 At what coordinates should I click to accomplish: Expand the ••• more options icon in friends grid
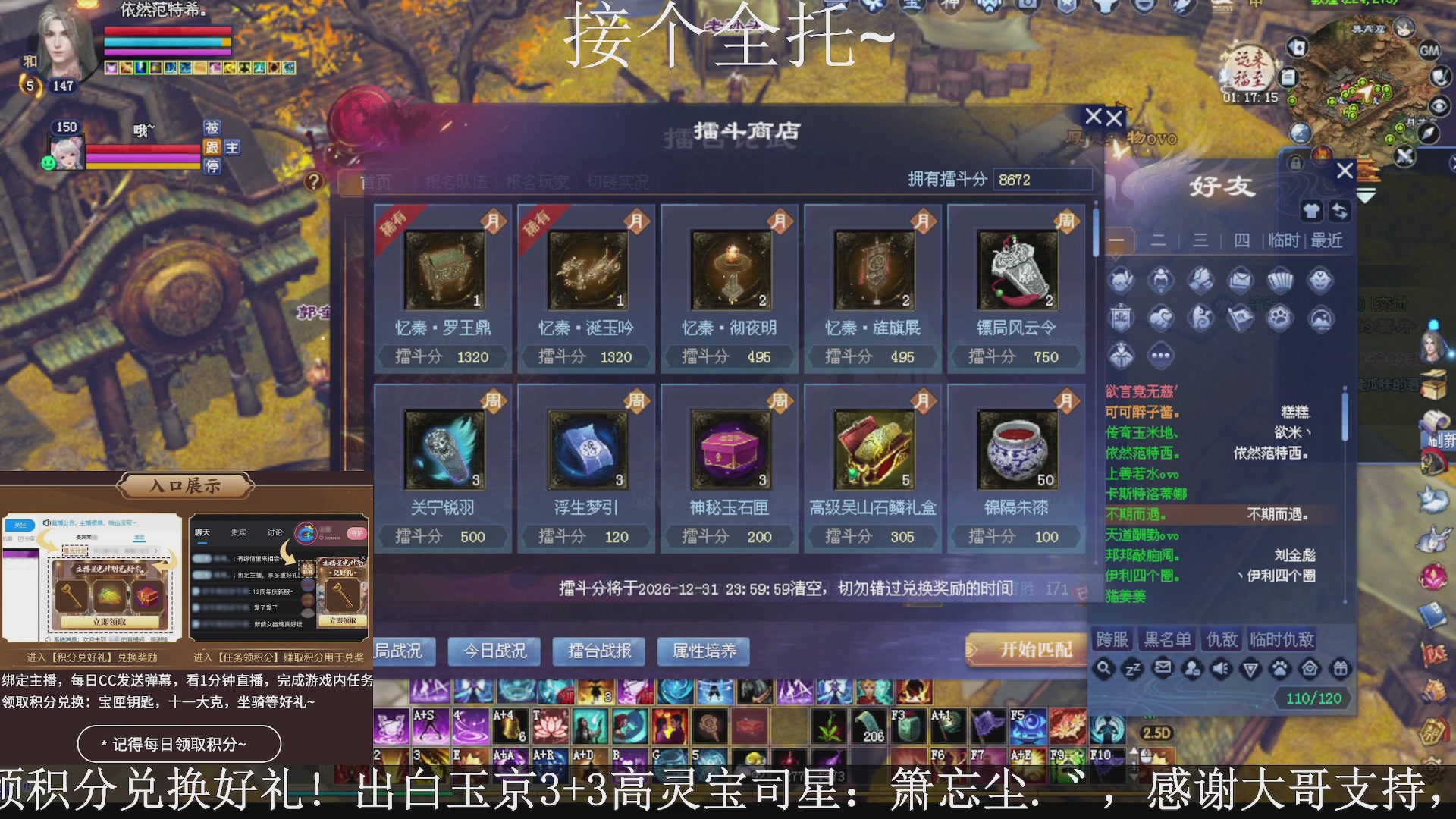[1163, 353]
